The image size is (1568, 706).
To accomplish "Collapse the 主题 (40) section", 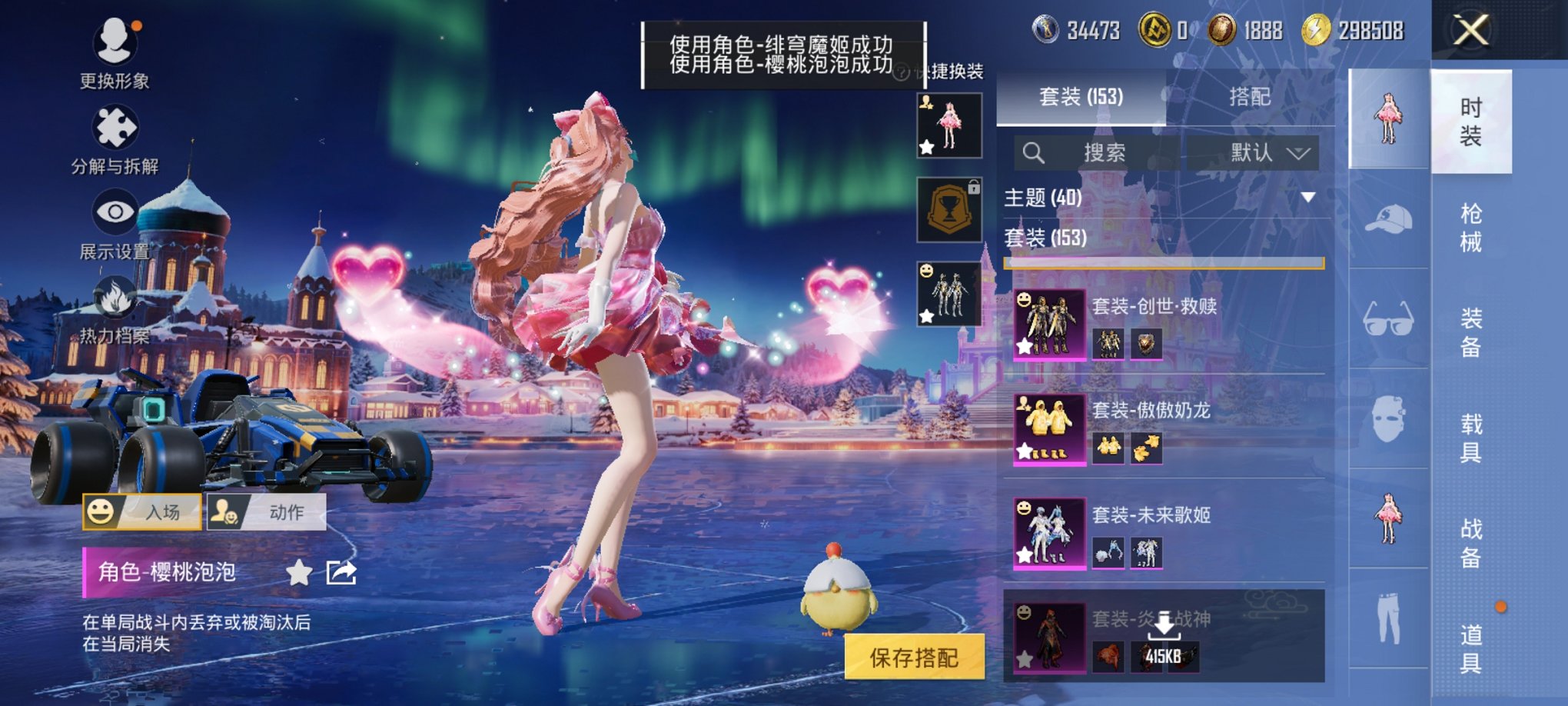I will click(1307, 198).
